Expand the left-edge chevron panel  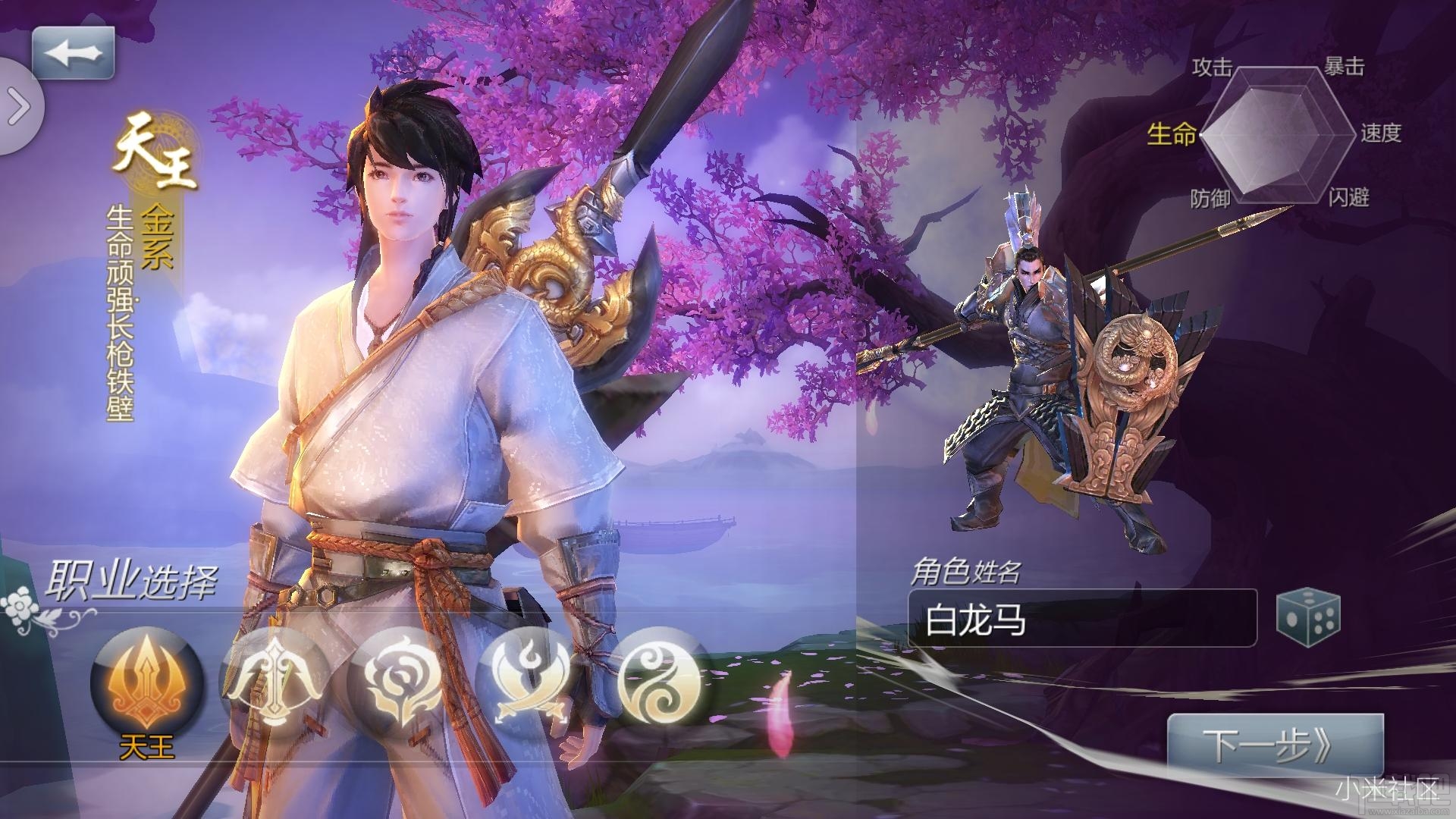click(x=17, y=106)
